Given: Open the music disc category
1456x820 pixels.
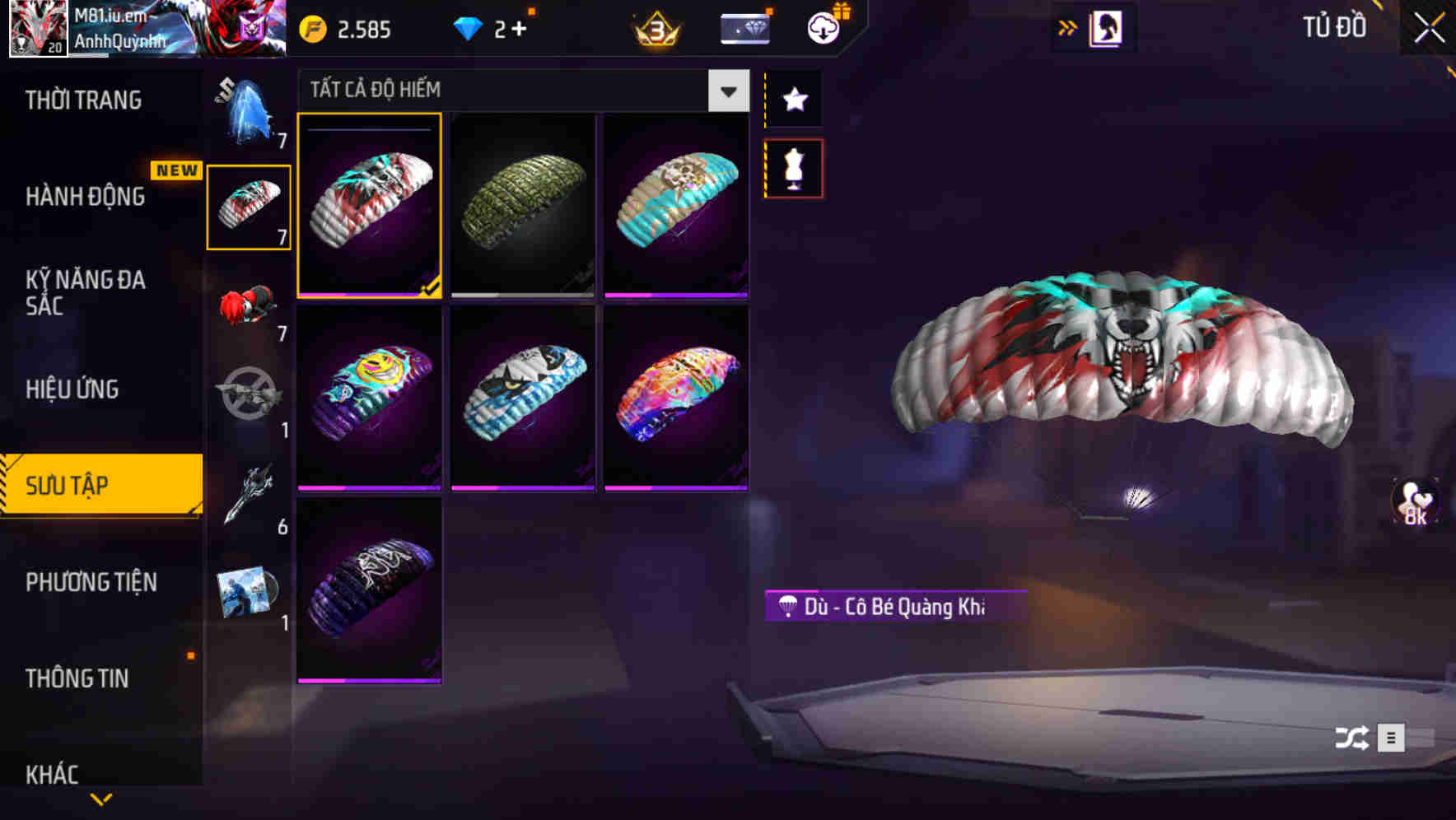Looking at the screenshot, I should pyautogui.click(x=247, y=593).
